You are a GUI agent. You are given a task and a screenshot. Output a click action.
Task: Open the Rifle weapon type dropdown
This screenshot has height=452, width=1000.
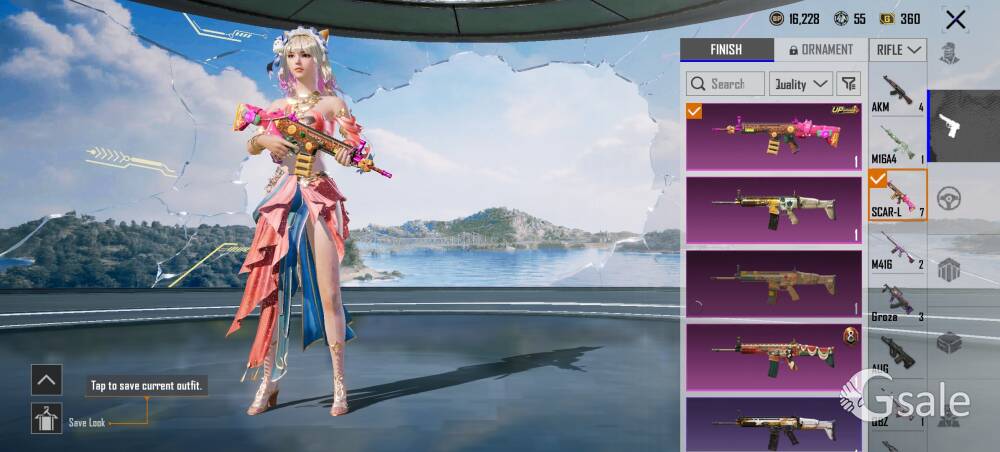[898, 50]
